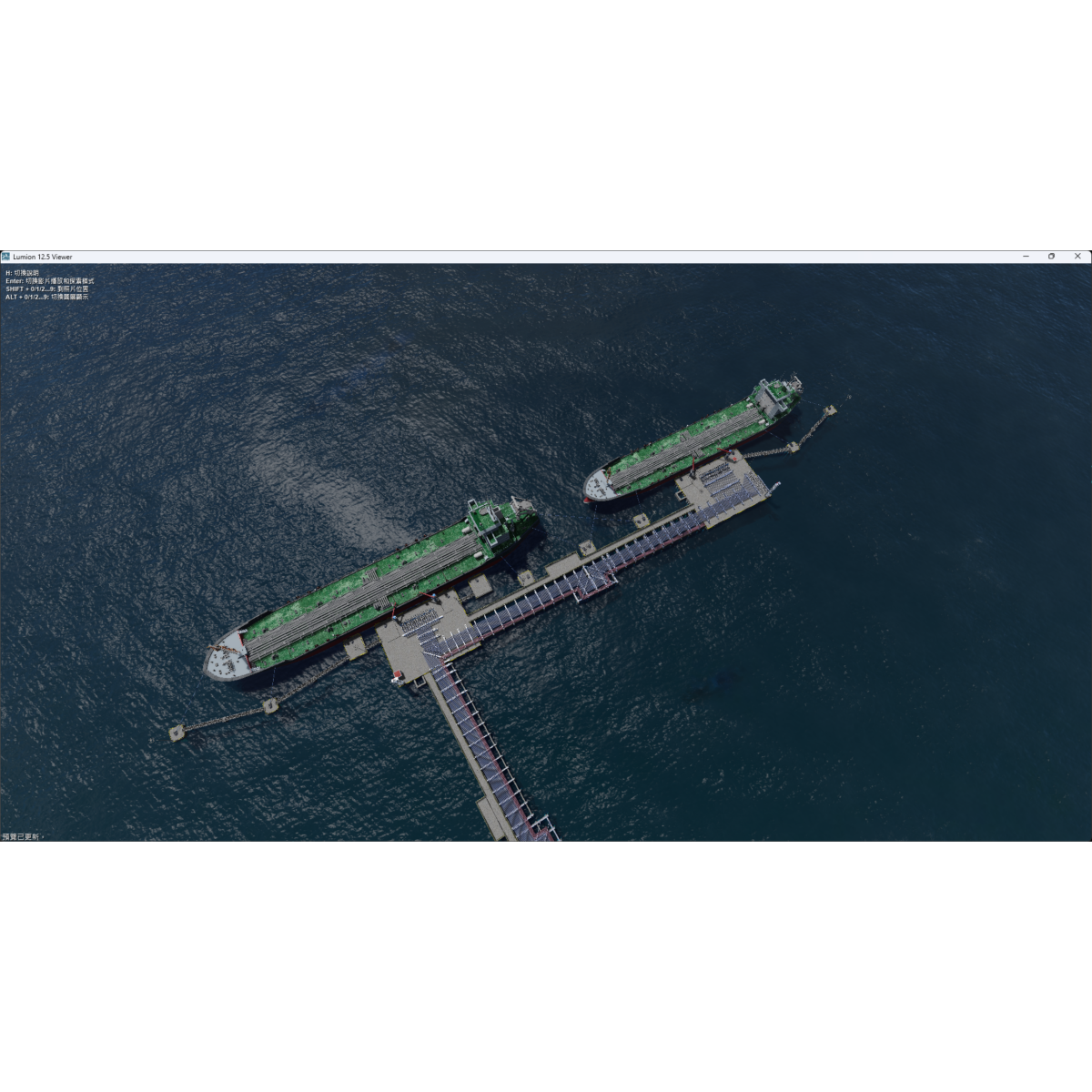This screenshot has height=1092, width=1092.
Task: Minimize the Lumion Viewer window
Action: (x=1026, y=257)
